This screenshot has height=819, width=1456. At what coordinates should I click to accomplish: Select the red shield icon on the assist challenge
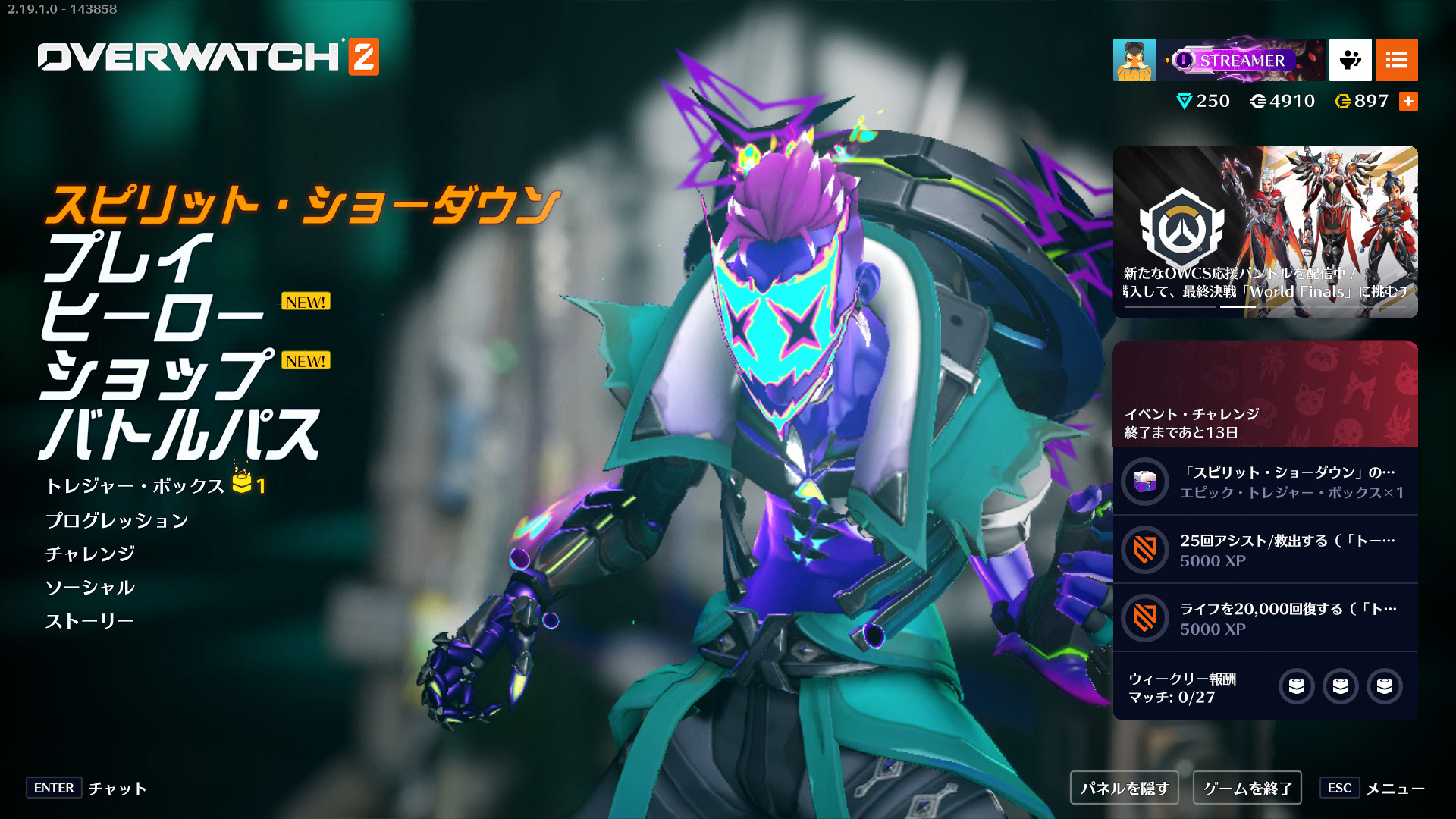point(1147,550)
